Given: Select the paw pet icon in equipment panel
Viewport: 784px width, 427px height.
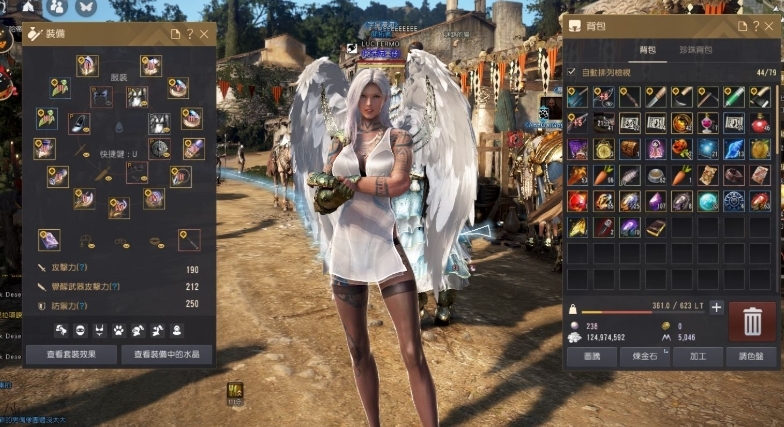Looking at the screenshot, I should click(118, 329).
